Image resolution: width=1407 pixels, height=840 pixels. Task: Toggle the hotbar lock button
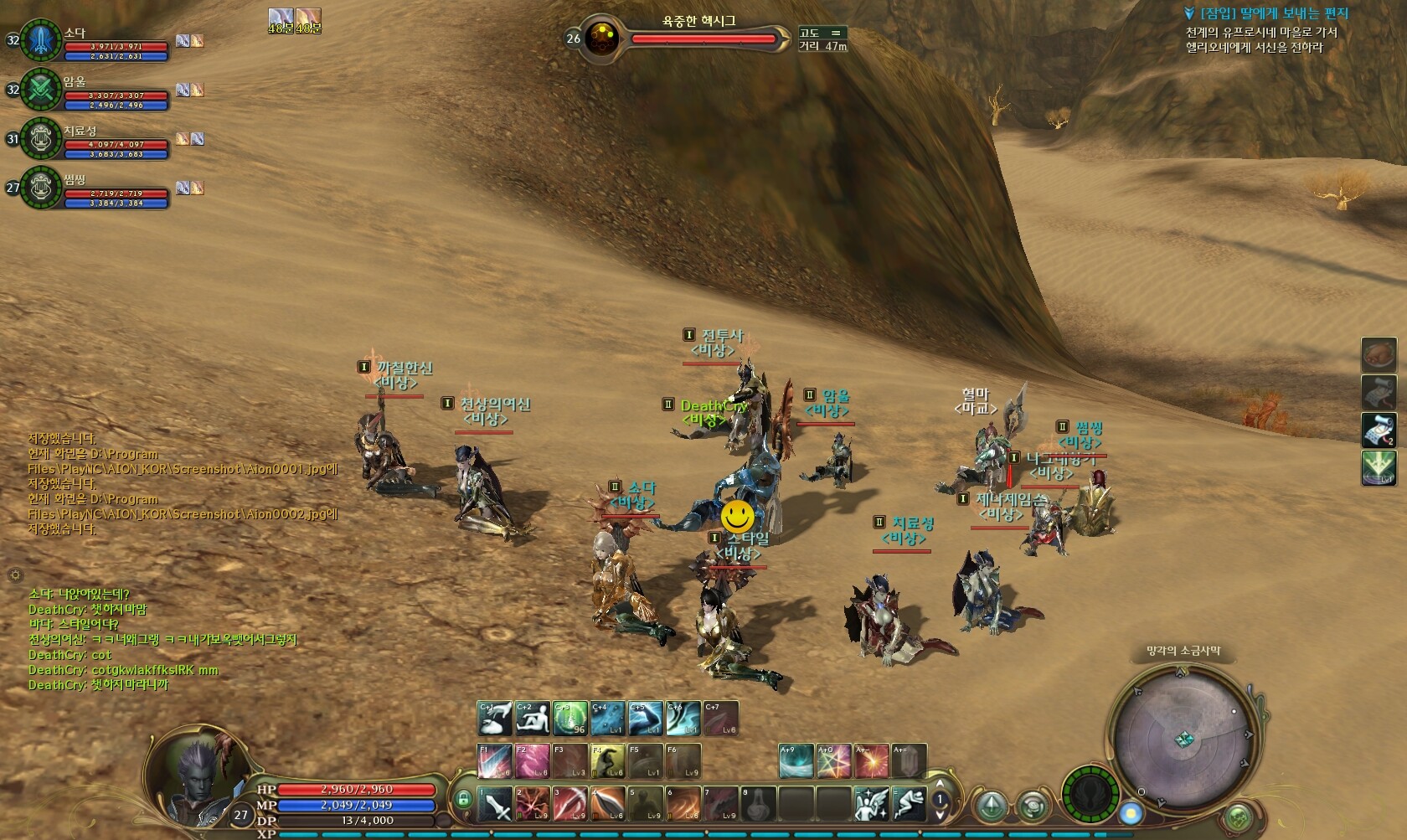click(463, 799)
